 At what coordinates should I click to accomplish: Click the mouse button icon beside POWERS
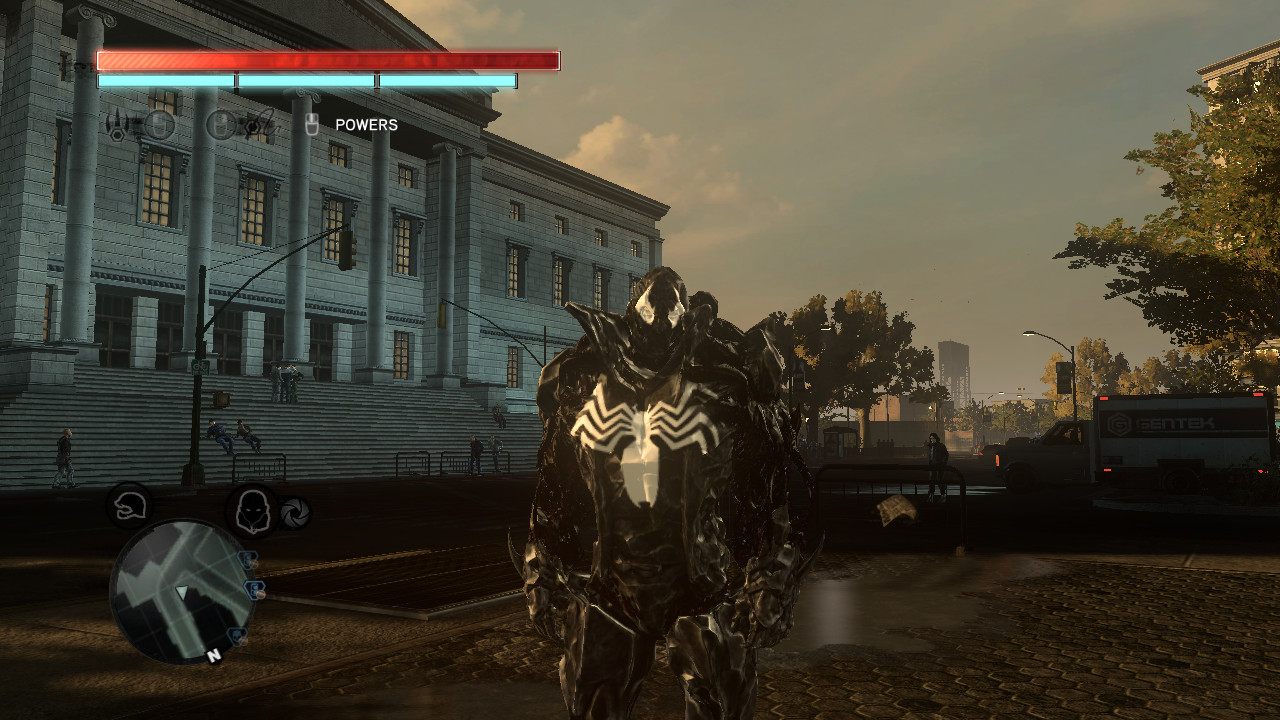[313, 123]
